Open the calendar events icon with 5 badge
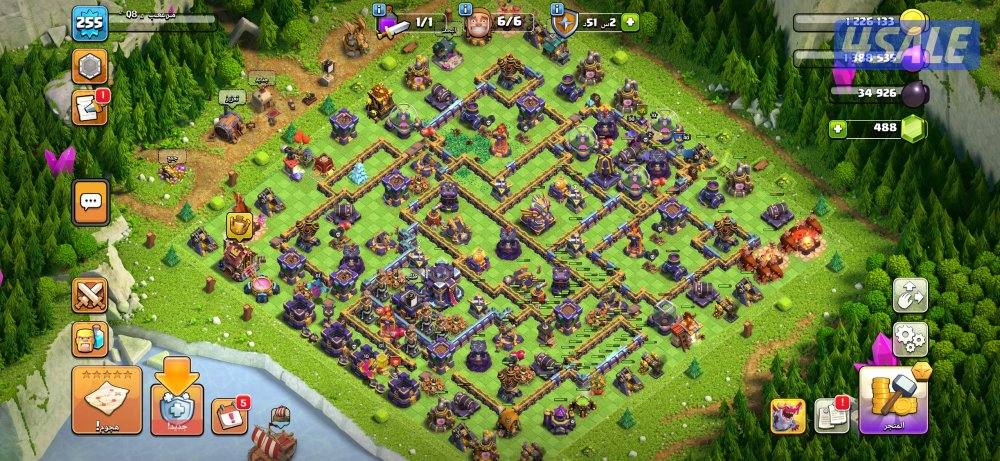1000x461 pixels. [x=231, y=415]
